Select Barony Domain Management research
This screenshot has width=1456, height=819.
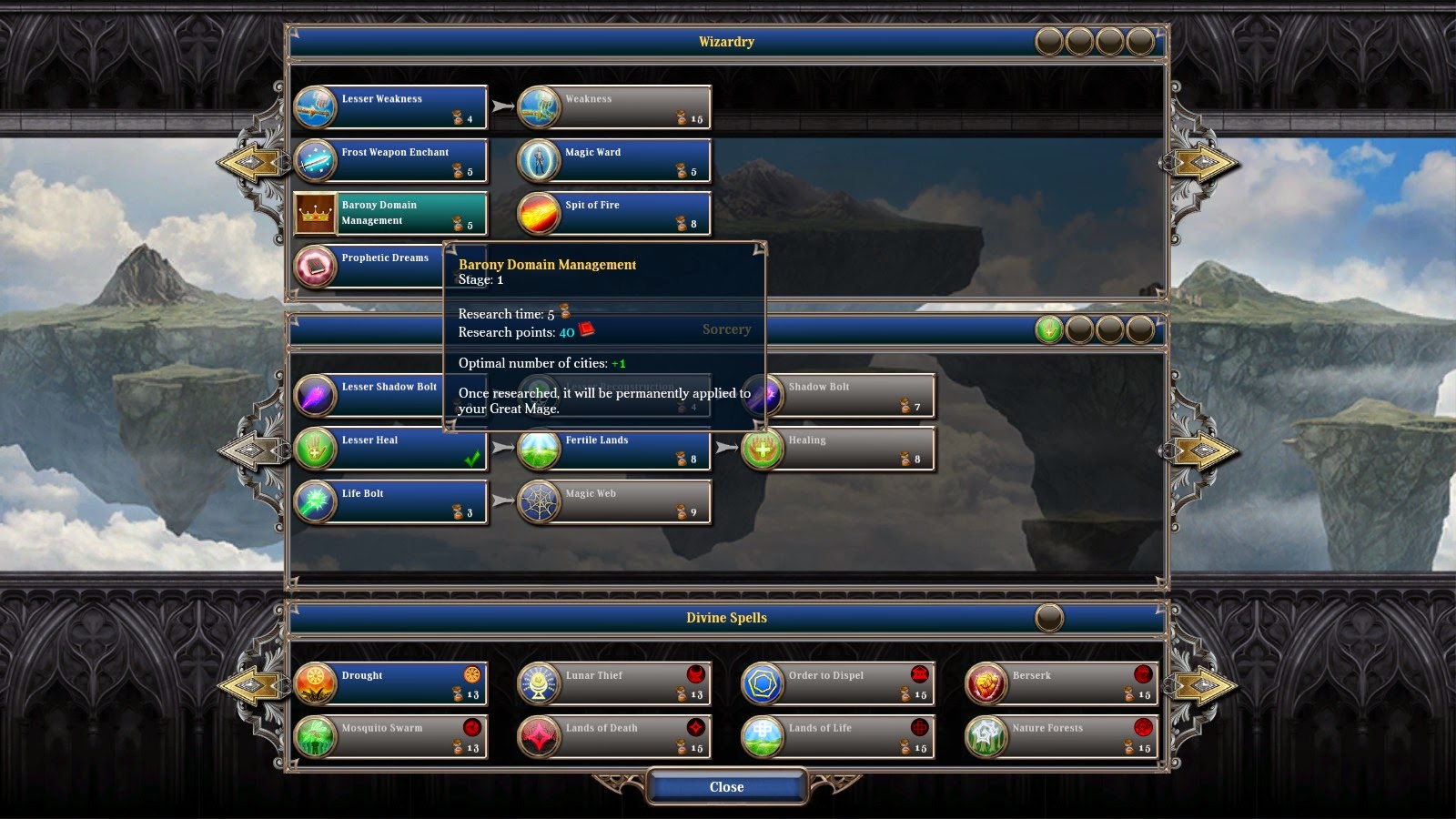[x=391, y=213]
